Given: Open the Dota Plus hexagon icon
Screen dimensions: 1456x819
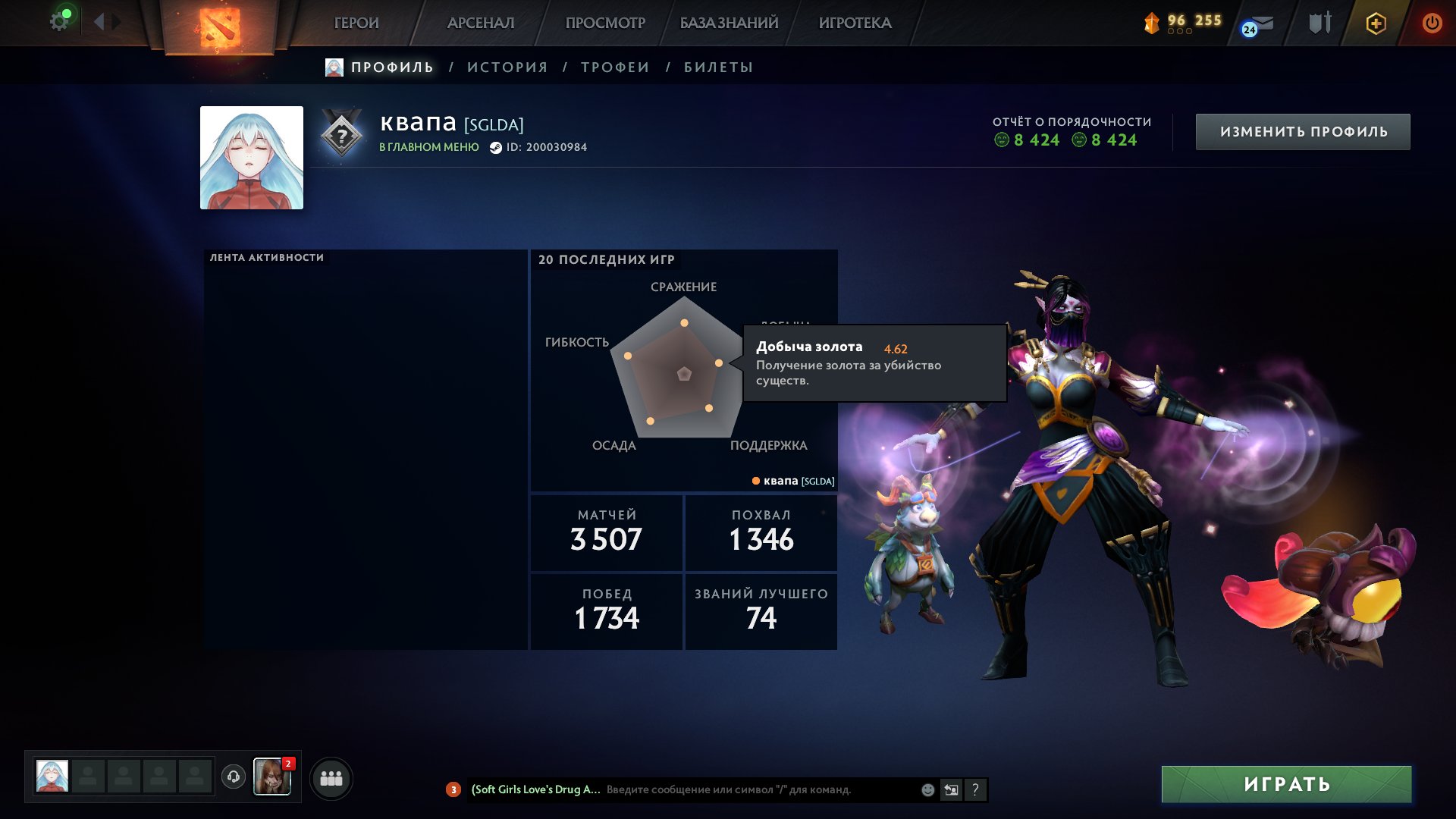Looking at the screenshot, I should coord(1375,21).
